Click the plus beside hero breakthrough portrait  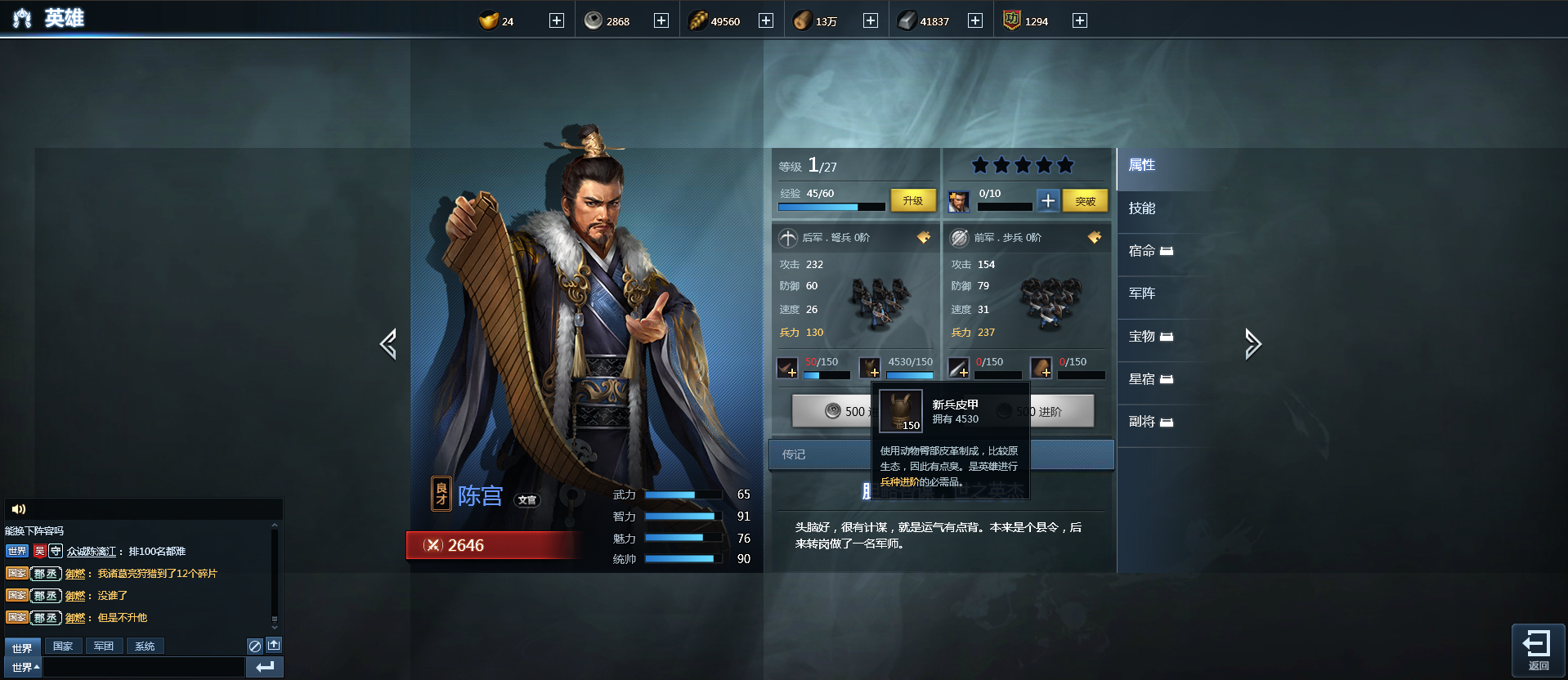tap(1047, 200)
